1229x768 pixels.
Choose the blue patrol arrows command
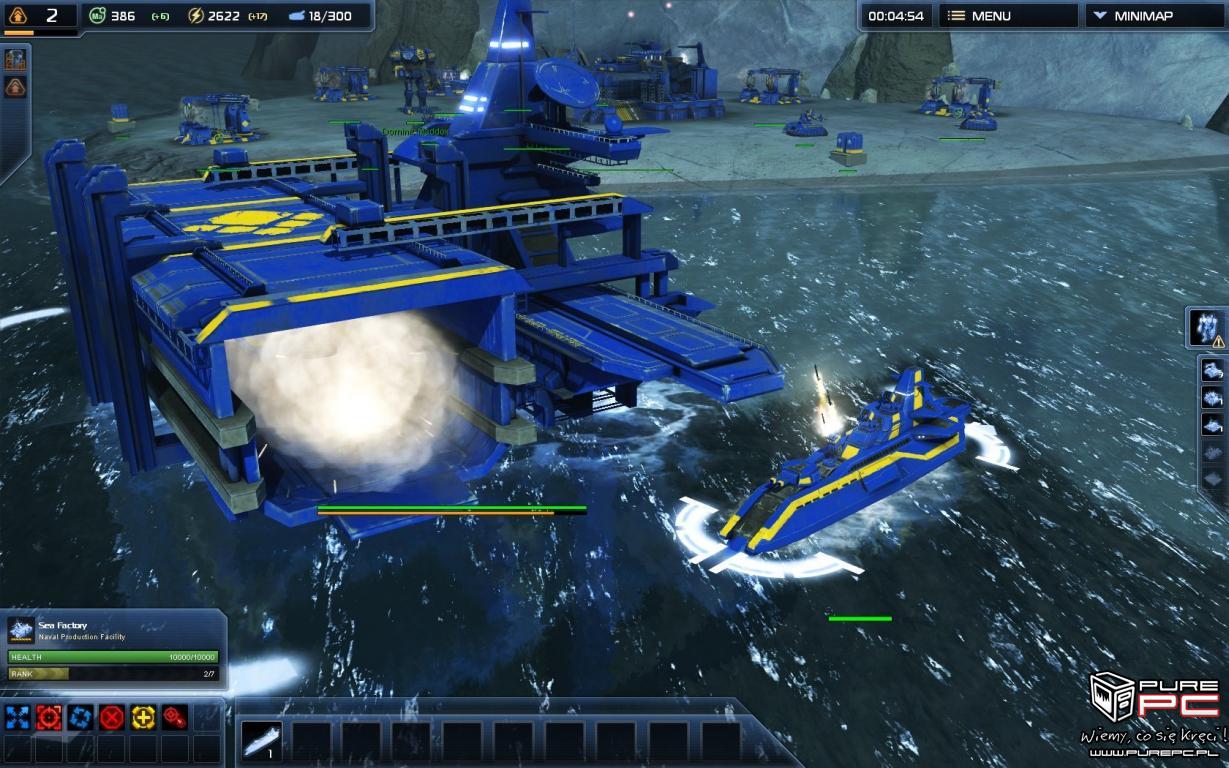coord(80,716)
